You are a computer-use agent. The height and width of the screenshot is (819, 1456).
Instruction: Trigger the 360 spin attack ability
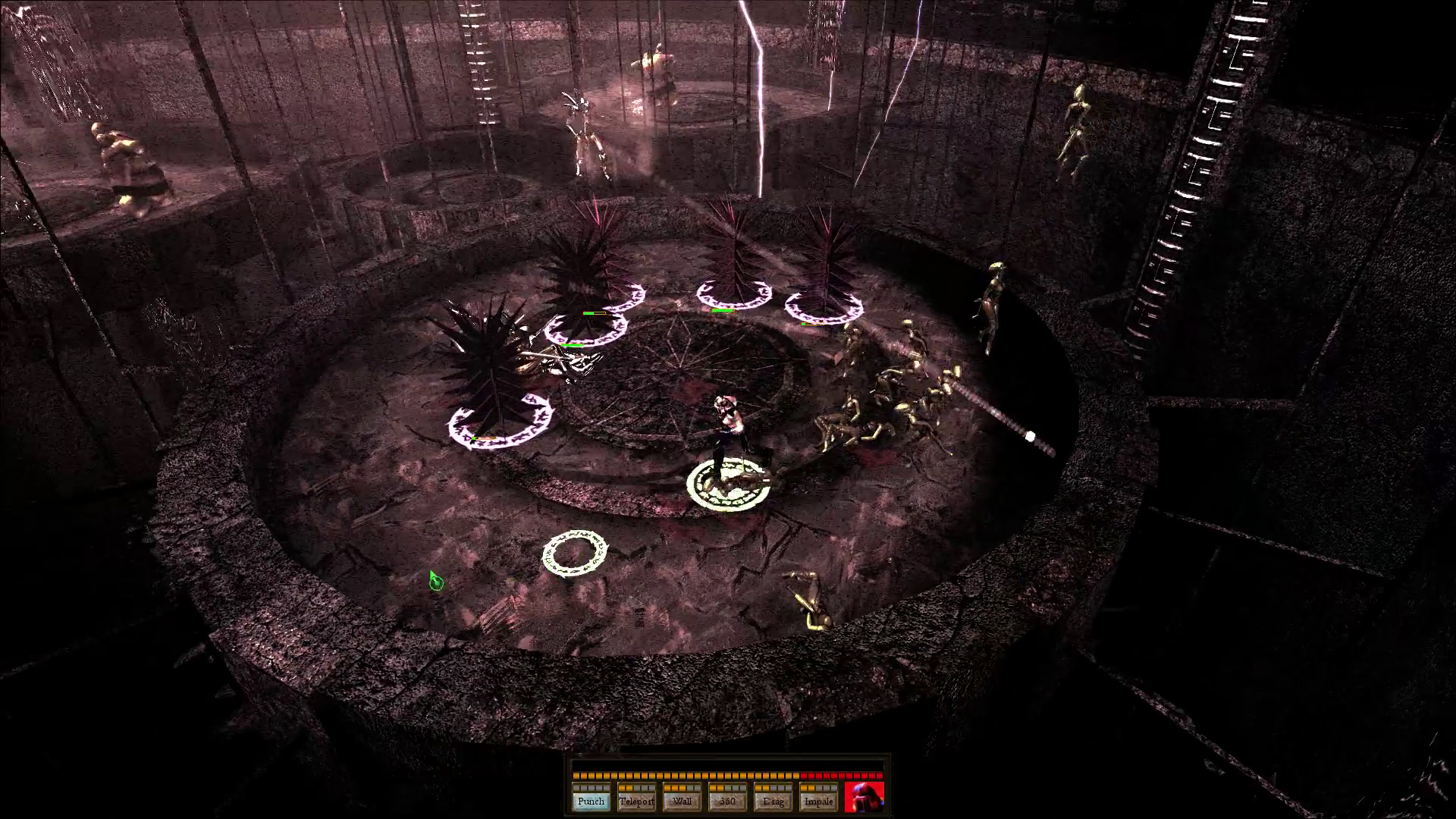[x=727, y=801]
